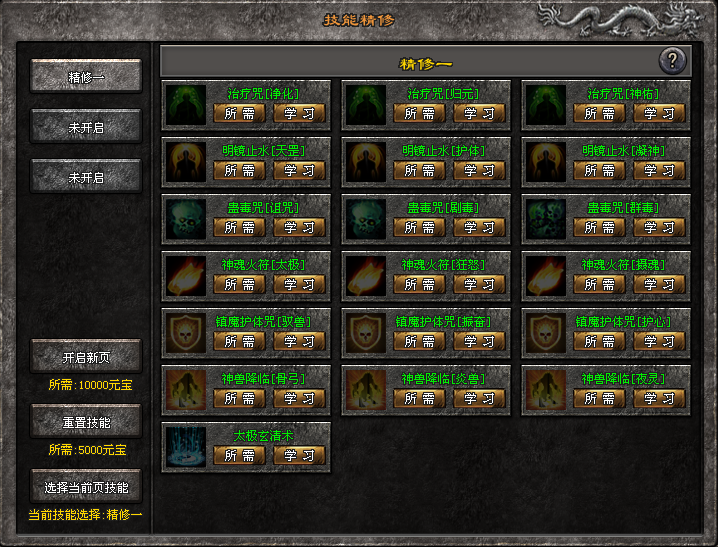
Task: Click 学习 for 神兽降临[炎兽]
Action: pos(479,398)
